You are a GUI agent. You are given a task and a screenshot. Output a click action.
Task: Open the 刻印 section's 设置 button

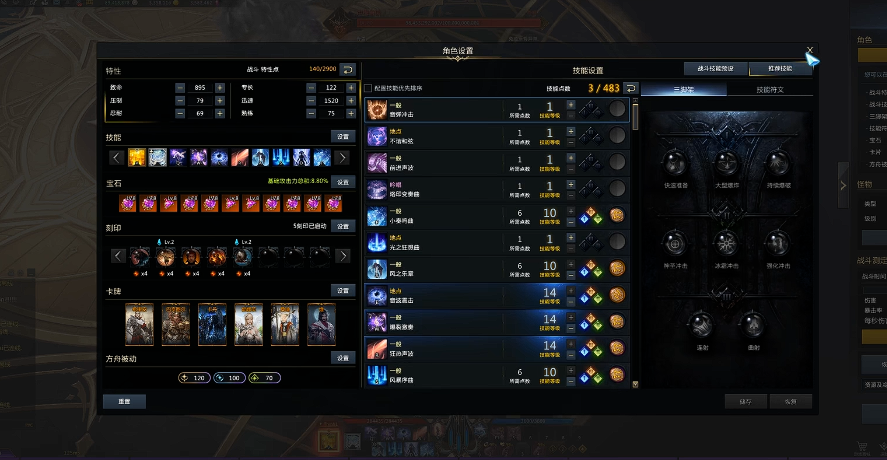pyautogui.click(x=343, y=226)
